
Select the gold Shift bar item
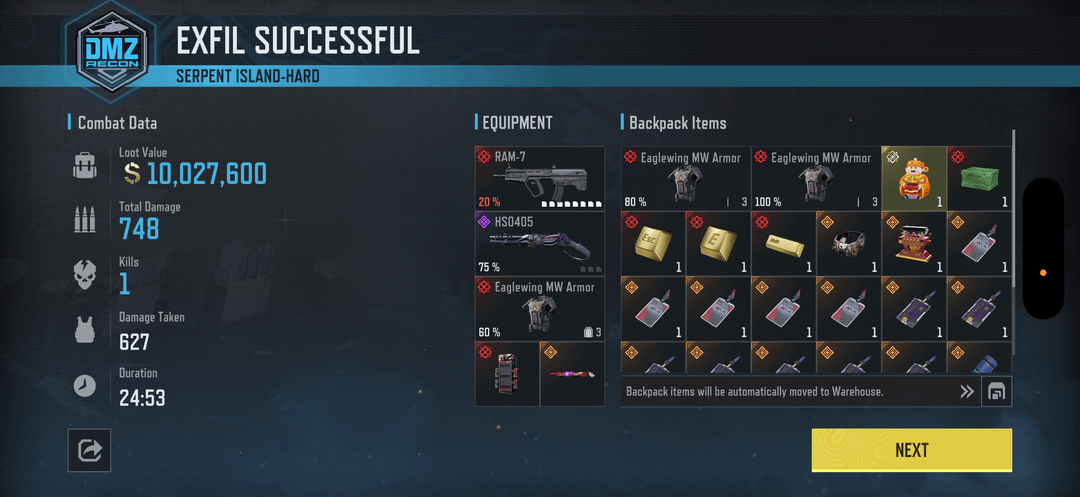pyautogui.click(x=783, y=243)
